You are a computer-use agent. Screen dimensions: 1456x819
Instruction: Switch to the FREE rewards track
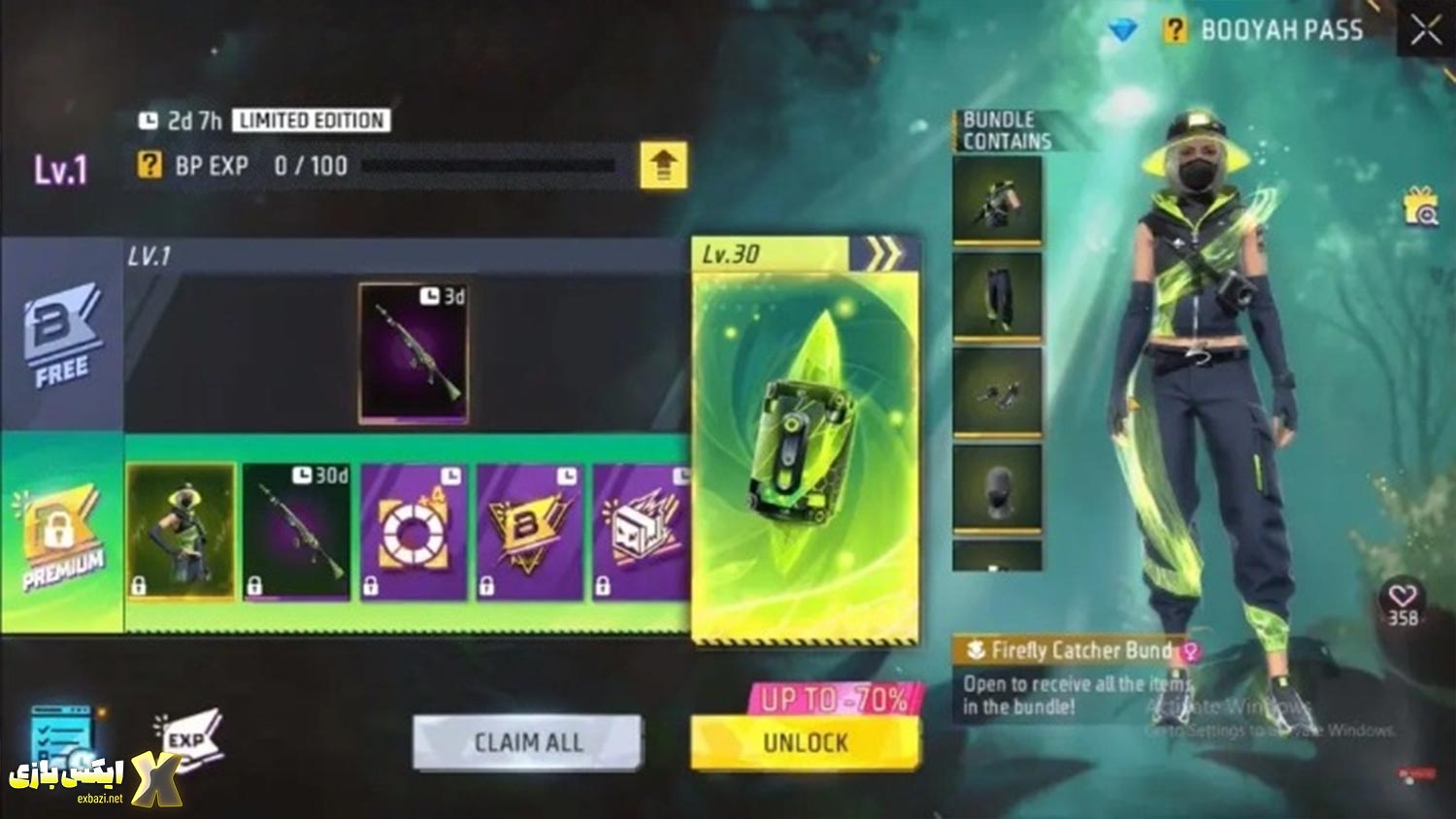pos(60,340)
